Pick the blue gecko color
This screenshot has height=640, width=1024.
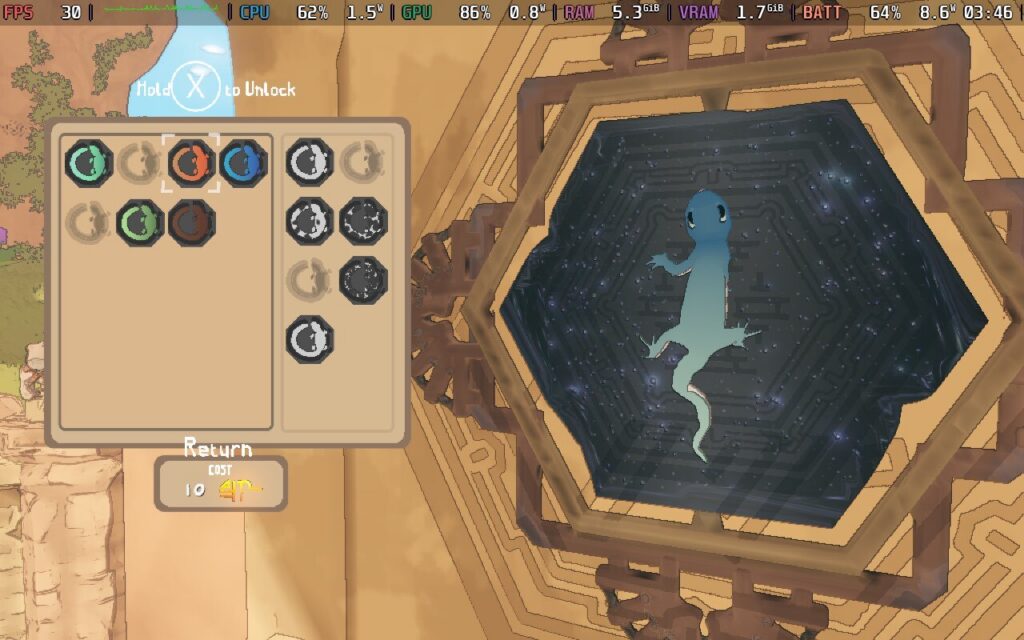pyautogui.click(x=243, y=163)
